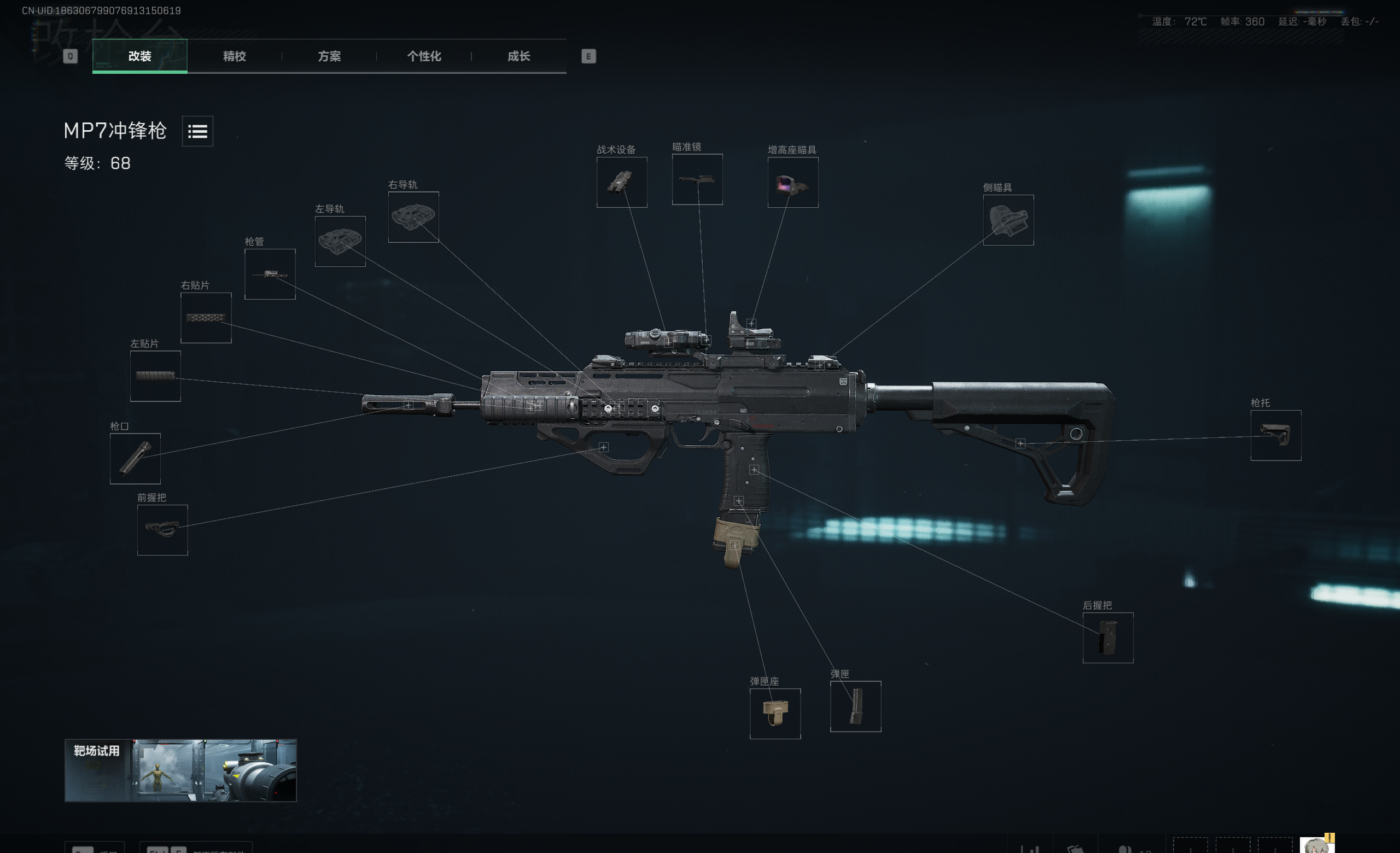Choose the 枪管 barrel slot

click(x=270, y=274)
